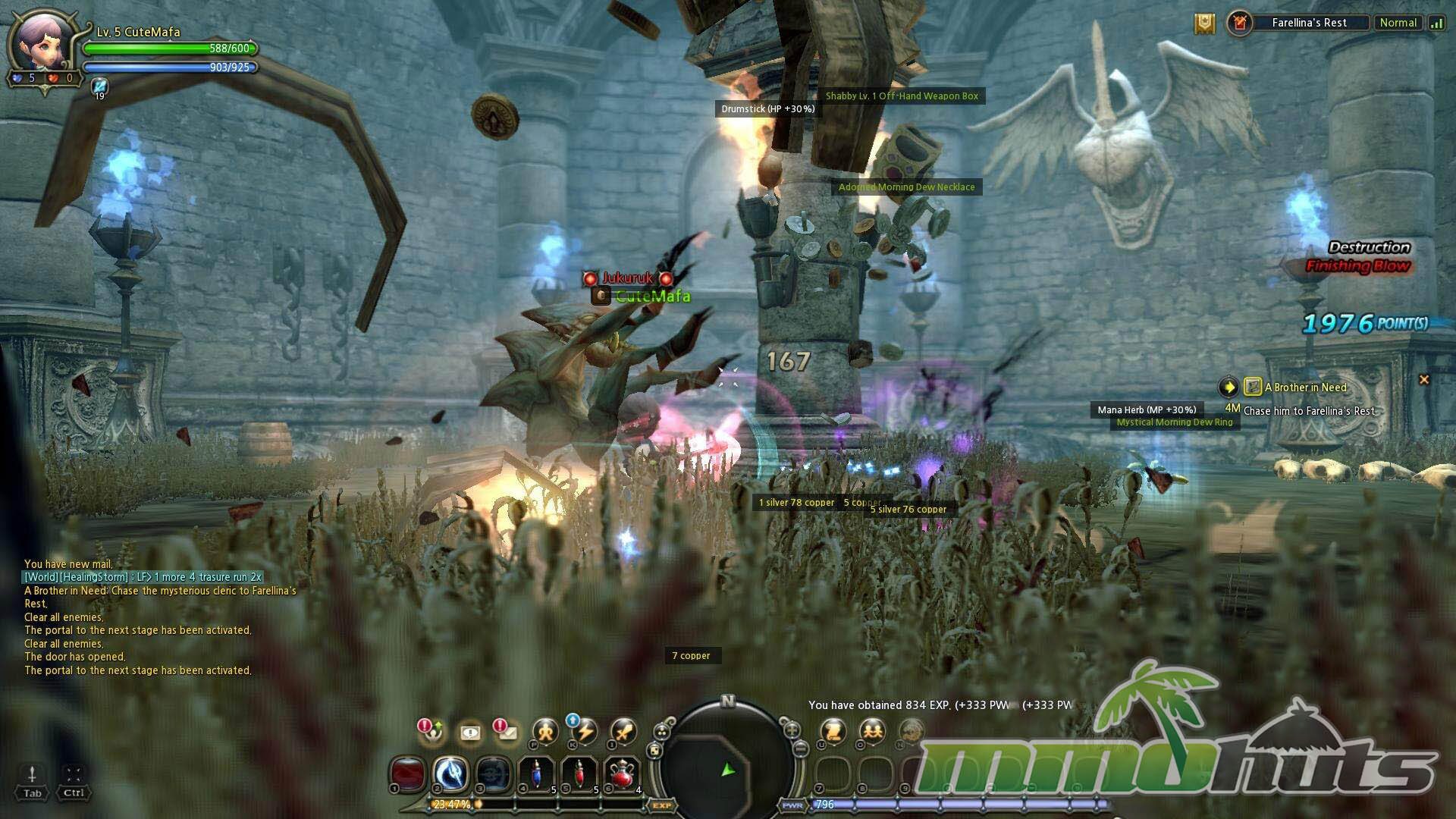Activate the glowing blue blade skill slot
Viewport: 1456px width, 819px height.
point(450,775)
